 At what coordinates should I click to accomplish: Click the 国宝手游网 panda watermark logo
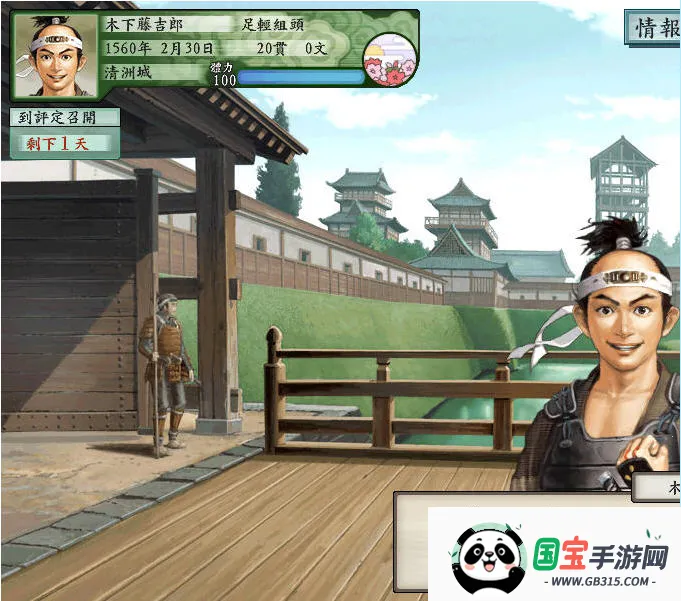pos(488,562)
